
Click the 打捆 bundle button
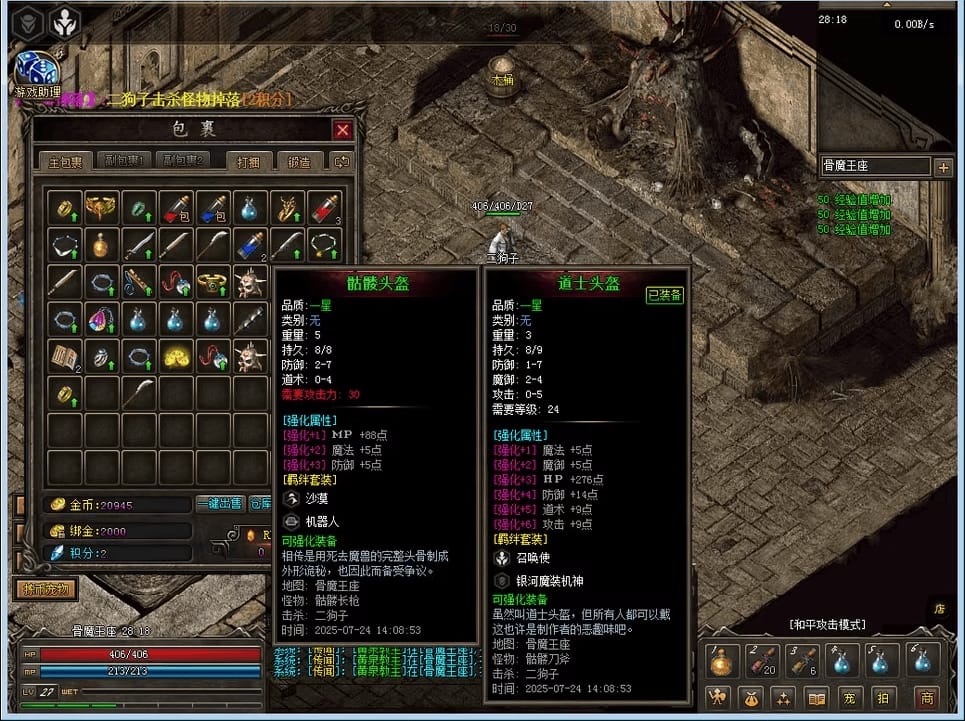(248, 161)
